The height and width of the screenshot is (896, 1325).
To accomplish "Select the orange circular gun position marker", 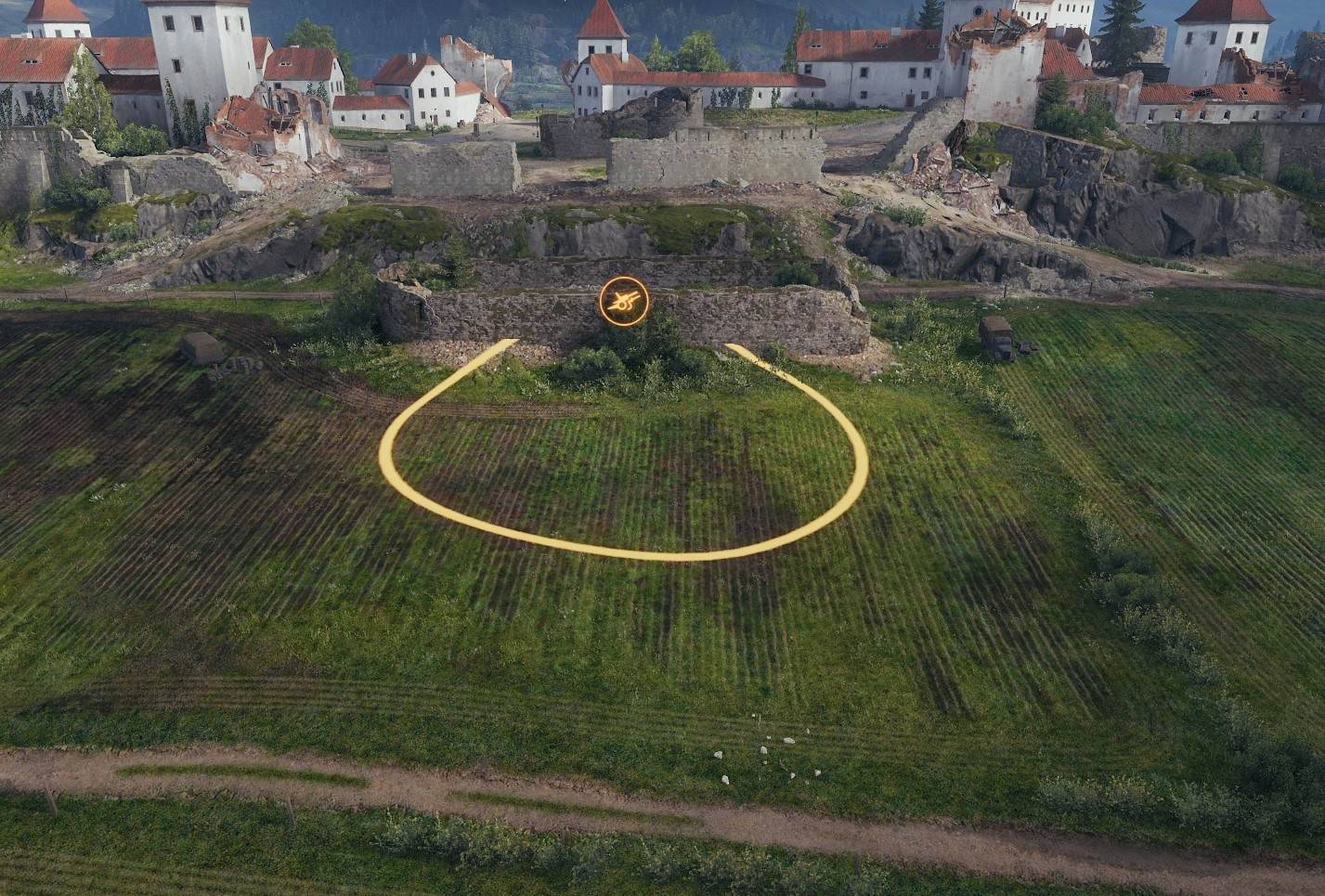I will tap(624, 301).
